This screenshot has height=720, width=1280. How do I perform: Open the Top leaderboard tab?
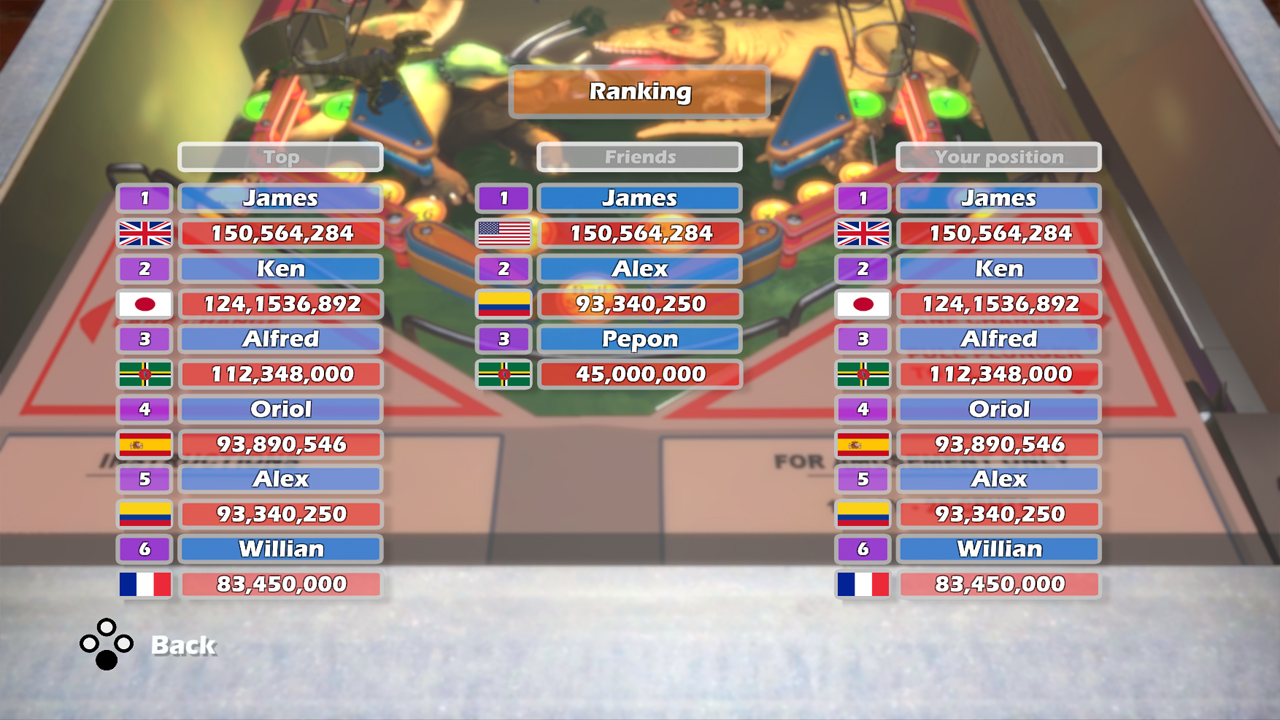[281, 157]
